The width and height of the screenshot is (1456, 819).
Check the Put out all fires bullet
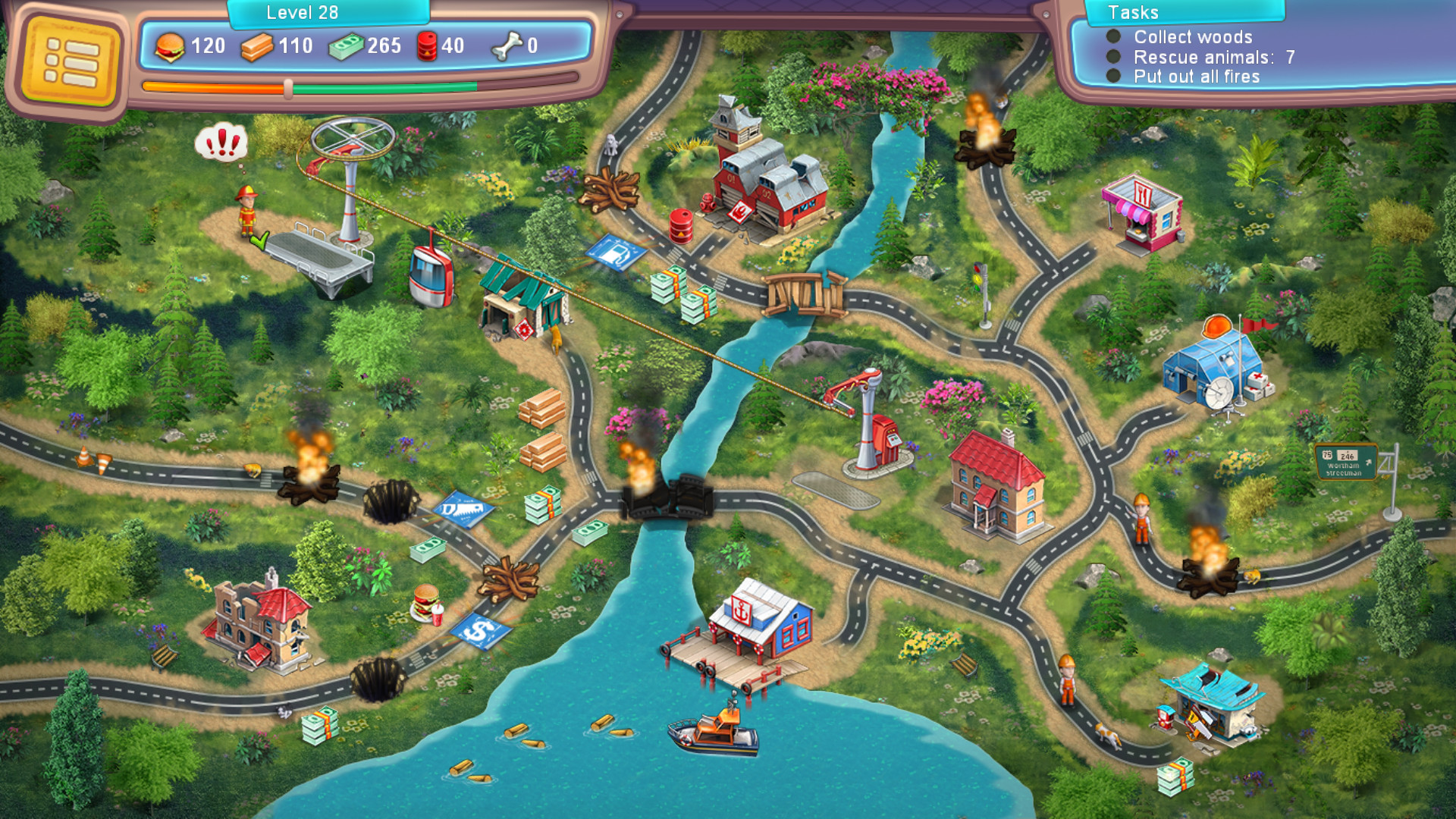(1112, 76)
